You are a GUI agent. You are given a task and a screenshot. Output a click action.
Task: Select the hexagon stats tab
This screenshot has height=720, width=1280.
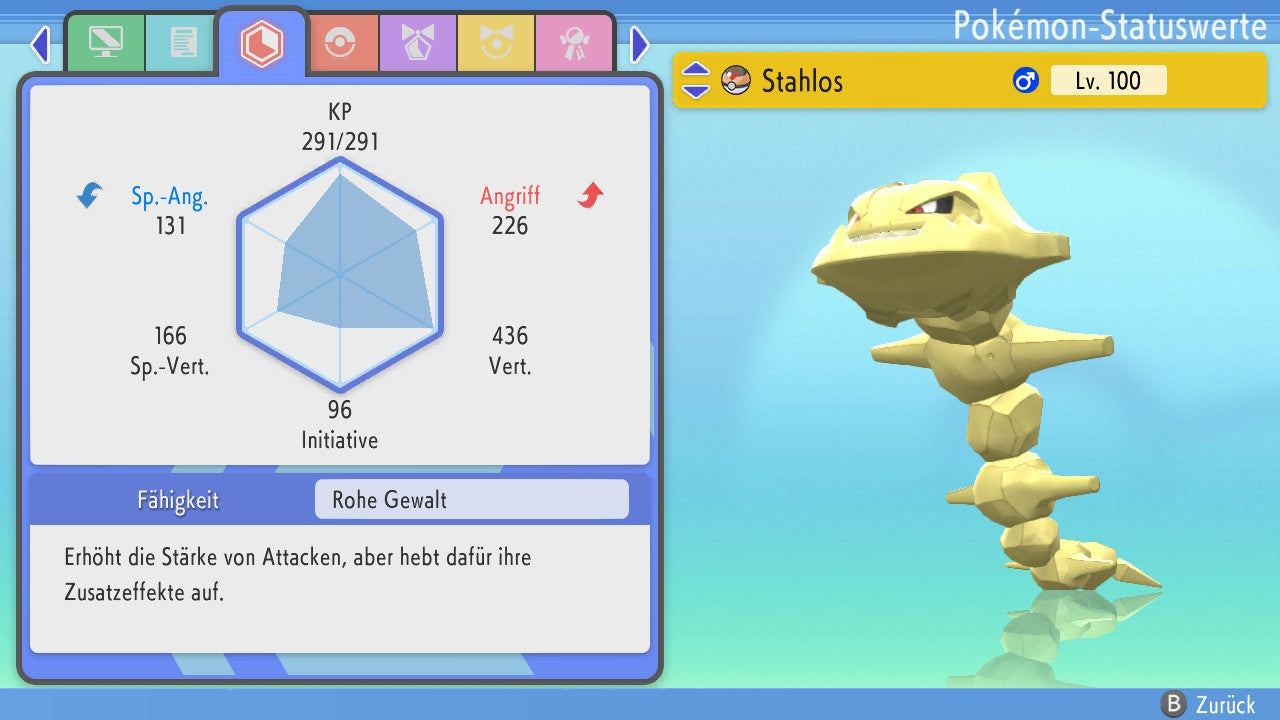262,42
